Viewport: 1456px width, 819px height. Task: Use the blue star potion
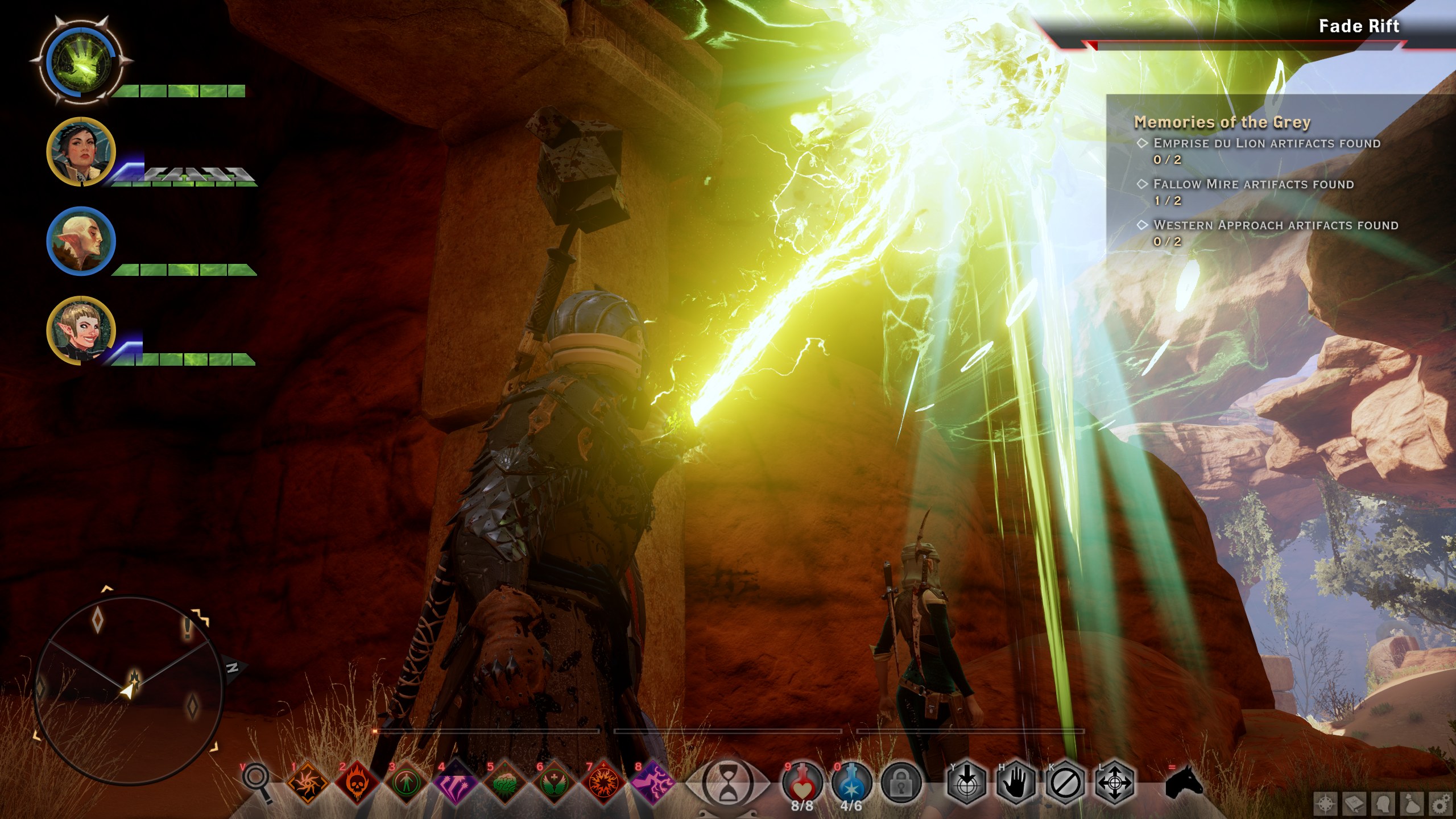pos(851,783)
